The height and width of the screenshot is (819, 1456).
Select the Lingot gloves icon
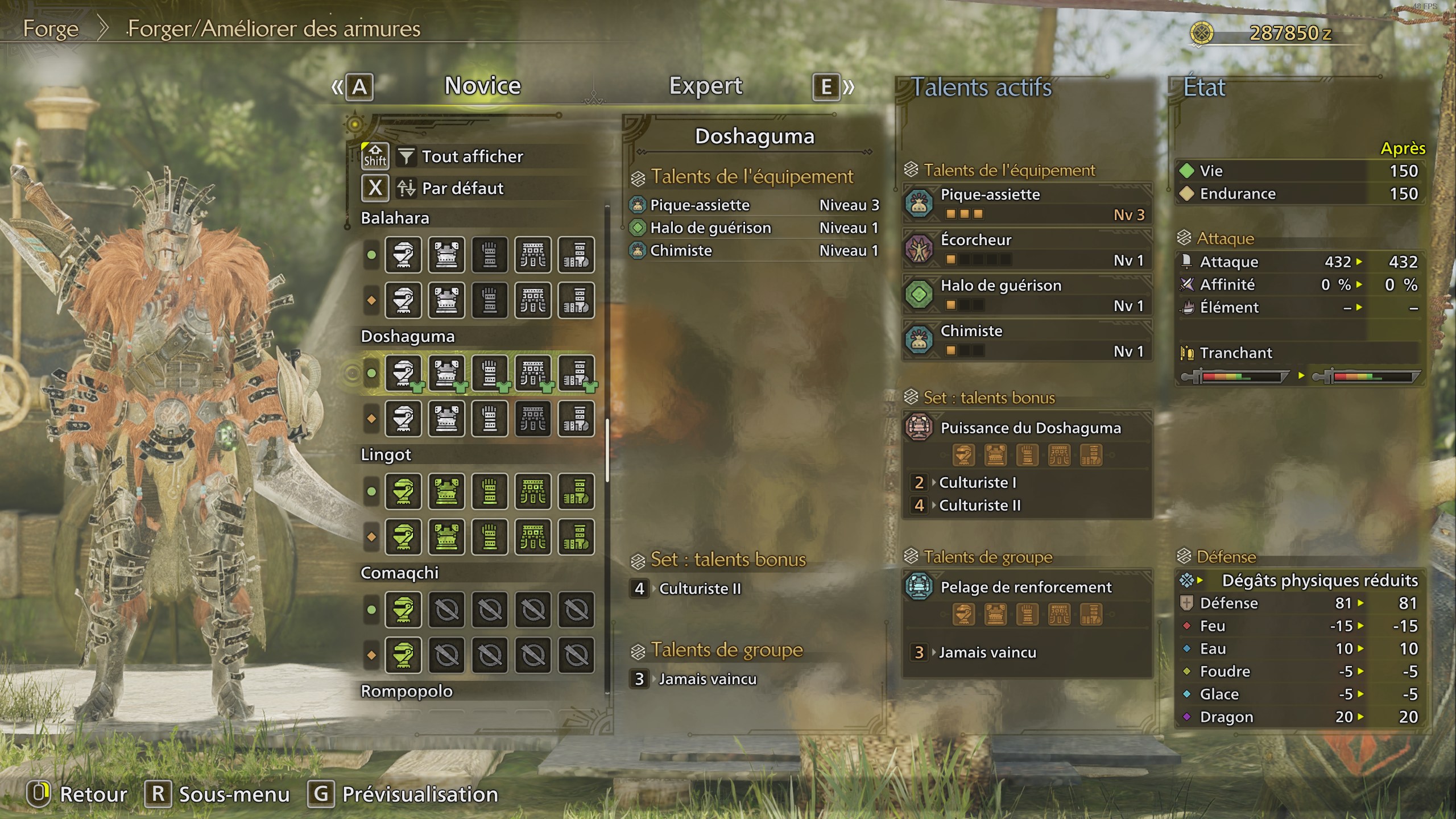490,492
